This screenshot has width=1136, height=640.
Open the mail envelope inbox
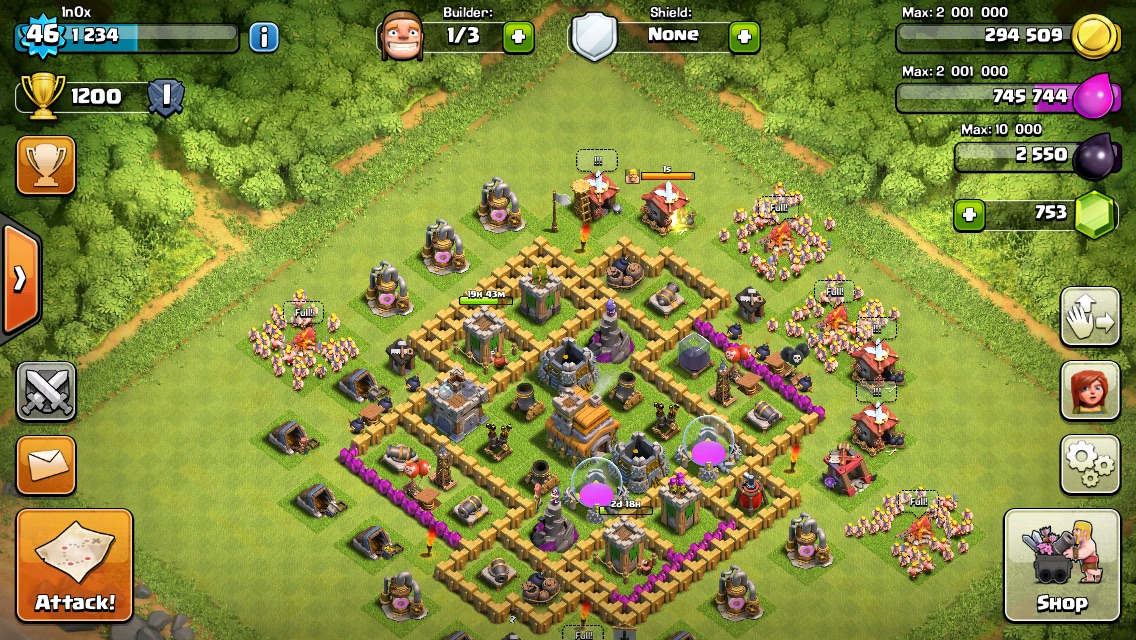click(x=46, y=464)
